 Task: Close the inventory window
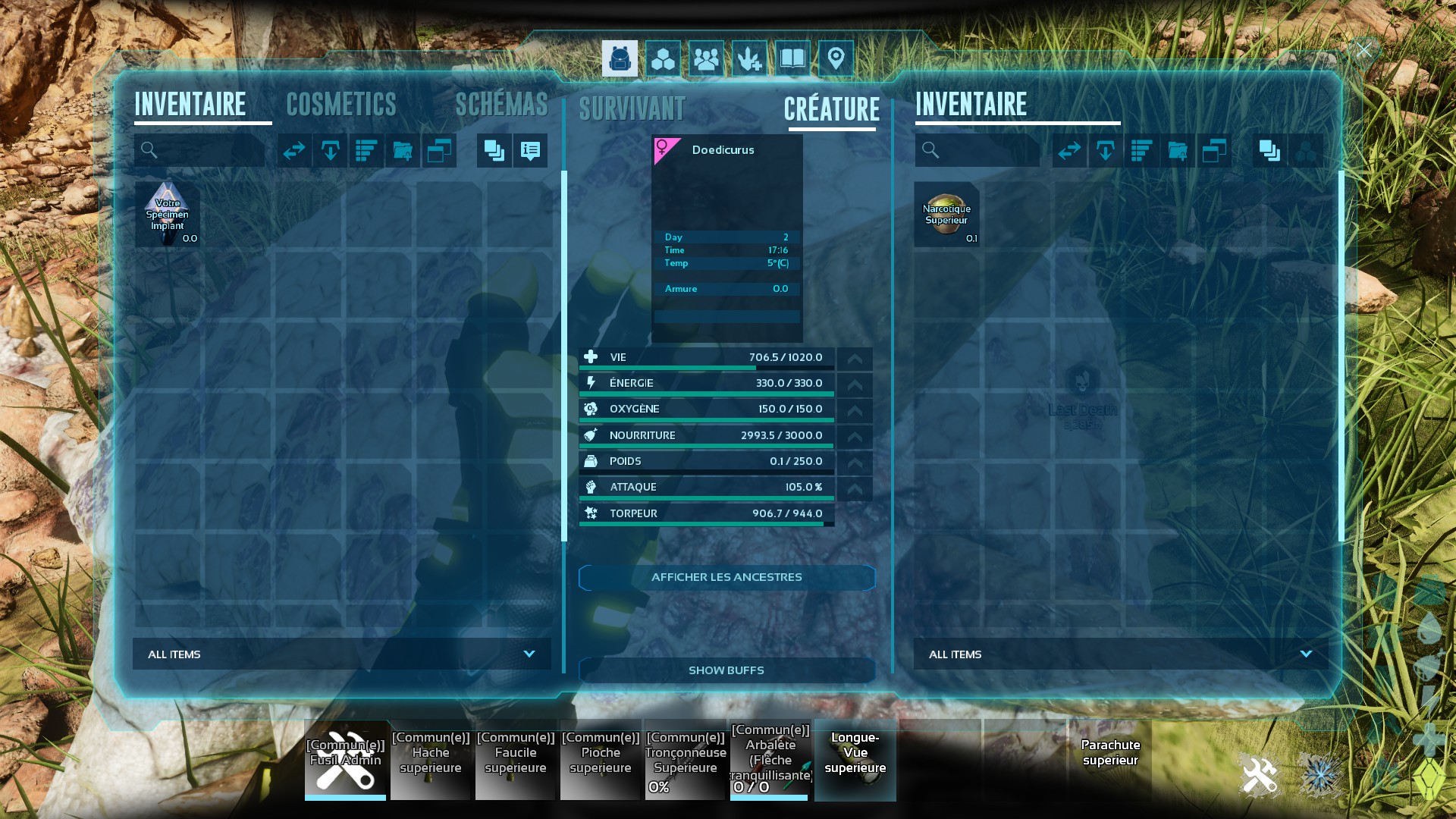click(1363, 51)
